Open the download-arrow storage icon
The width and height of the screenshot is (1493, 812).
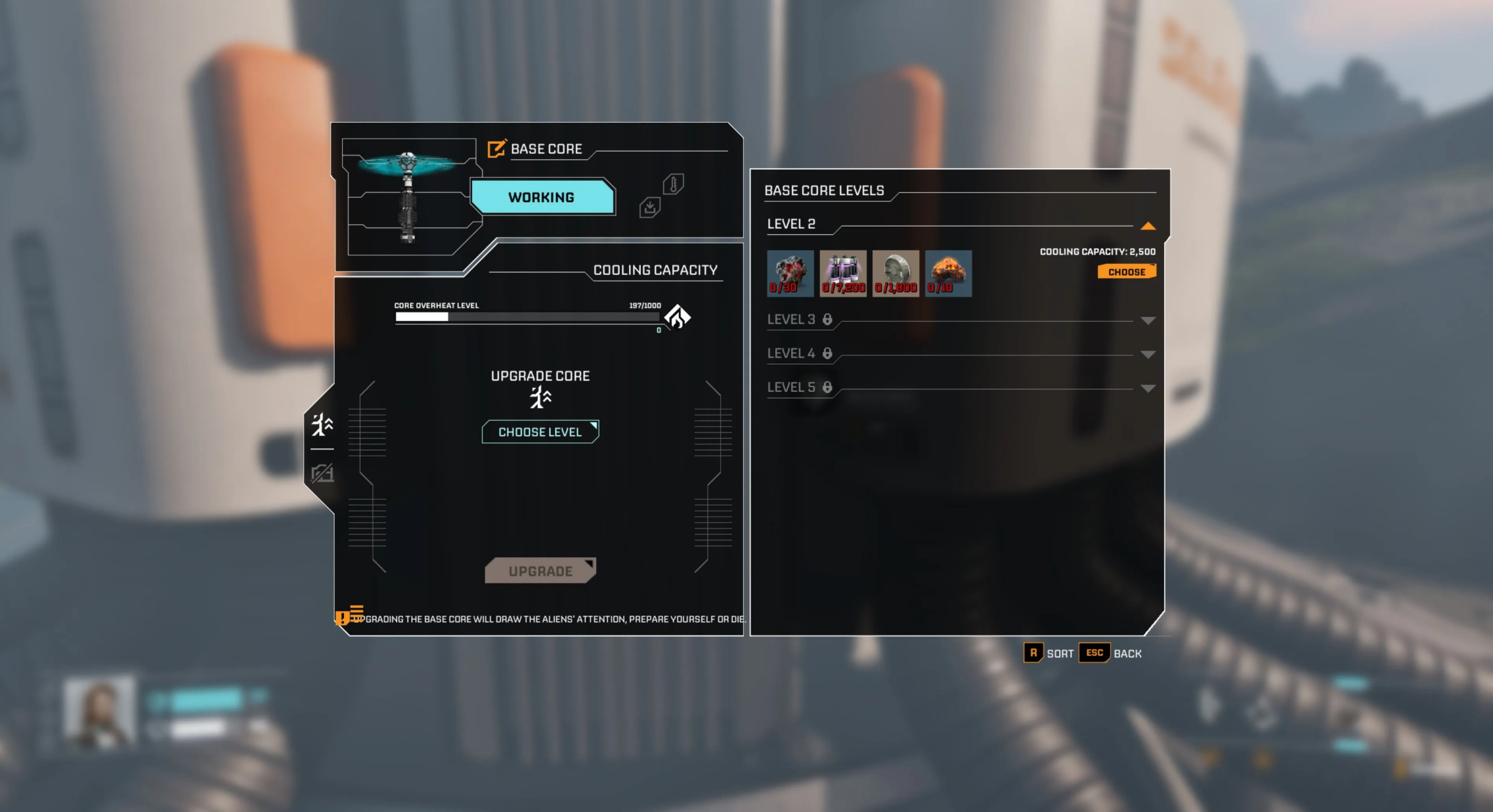[649, 208]
